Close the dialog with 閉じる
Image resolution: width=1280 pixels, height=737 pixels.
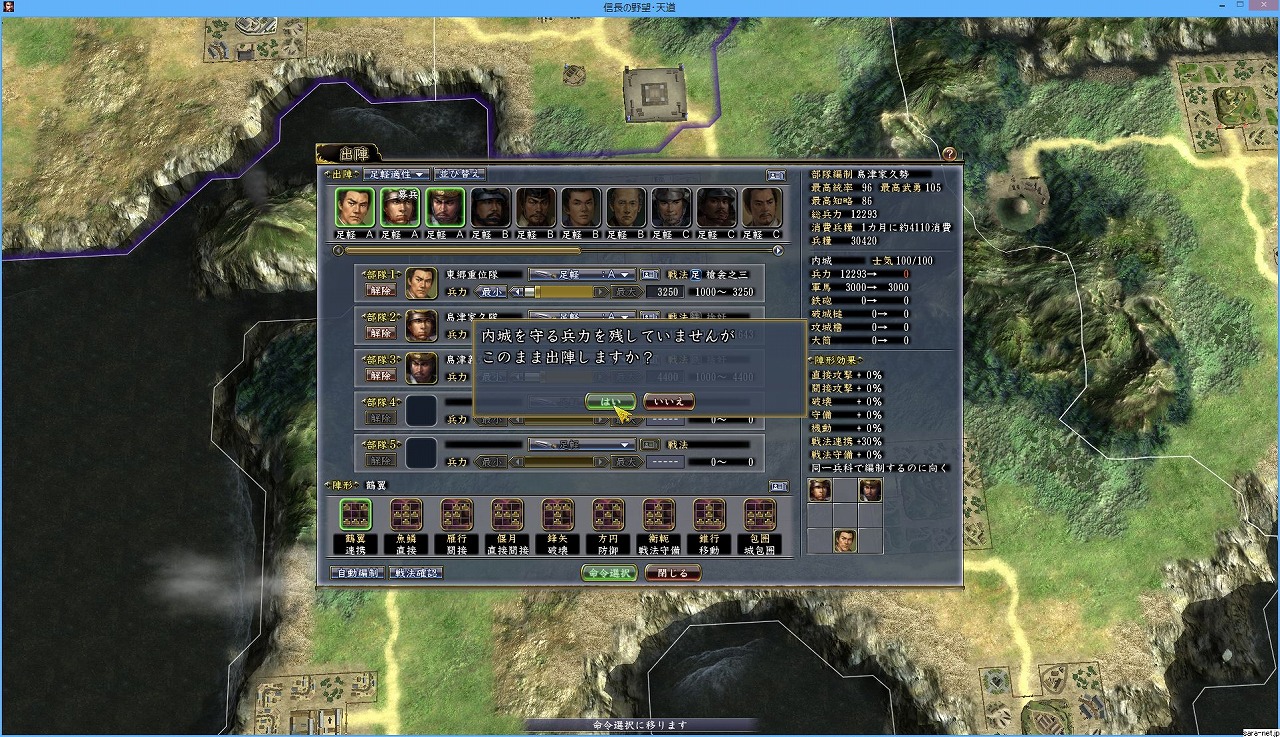pyautogui.click(x=672, y=573)
